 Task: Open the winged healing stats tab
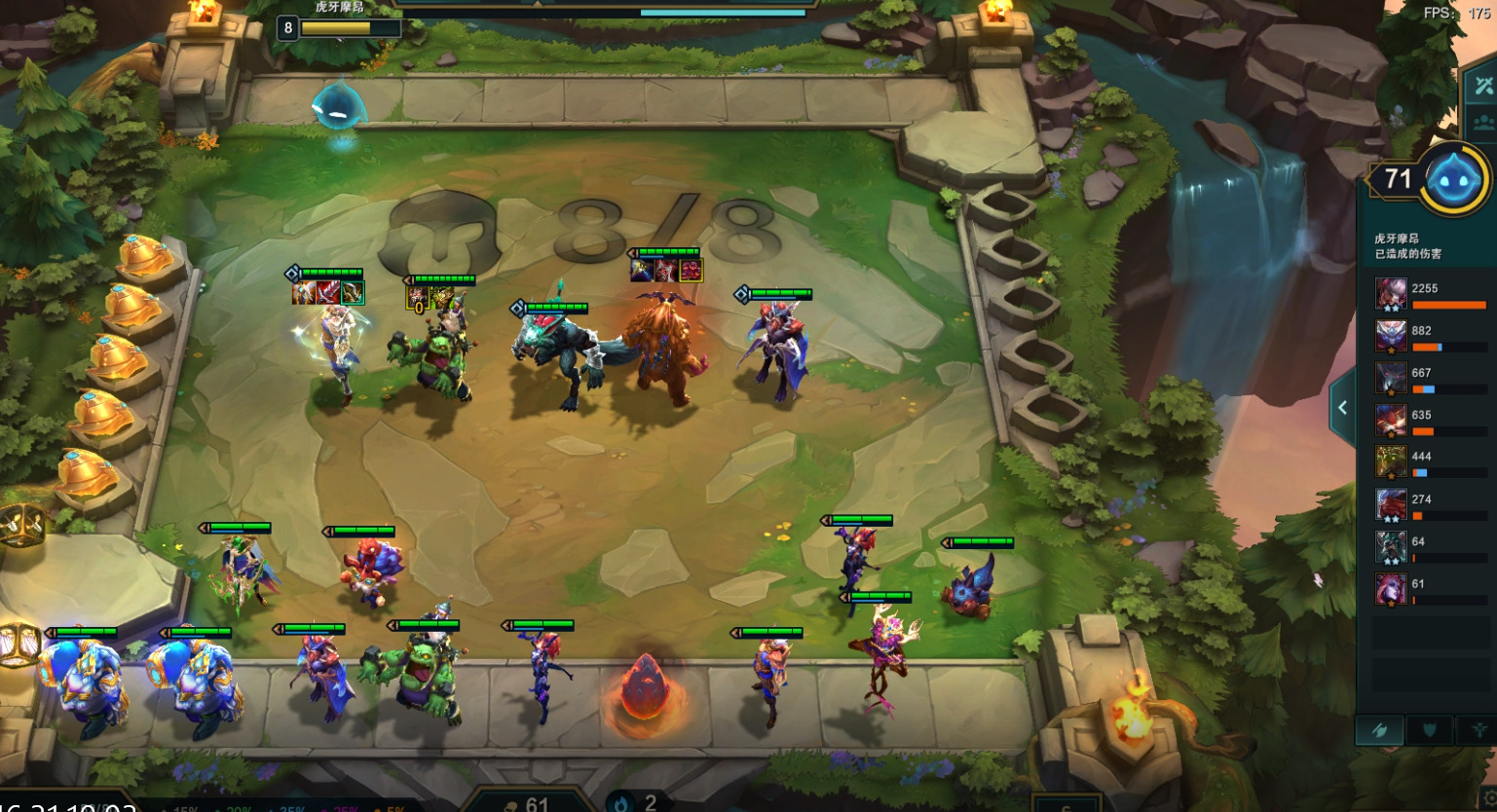pos(1478,730)
